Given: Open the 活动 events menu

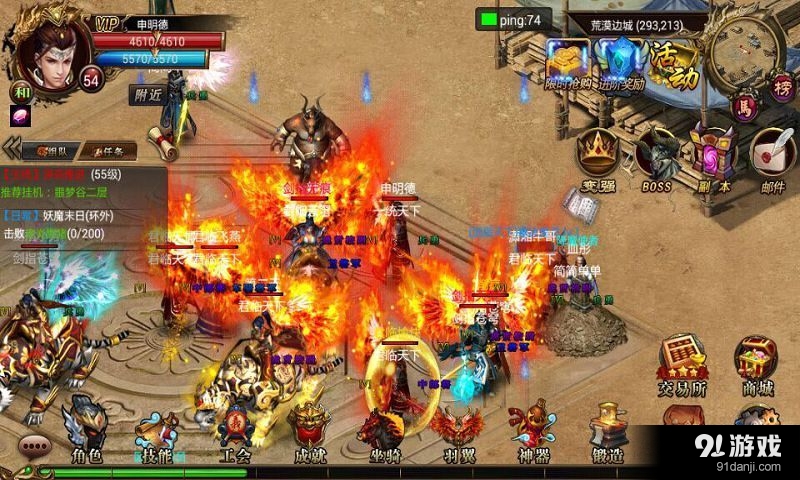Looking at the screenshot, I should tap(674, 65).
